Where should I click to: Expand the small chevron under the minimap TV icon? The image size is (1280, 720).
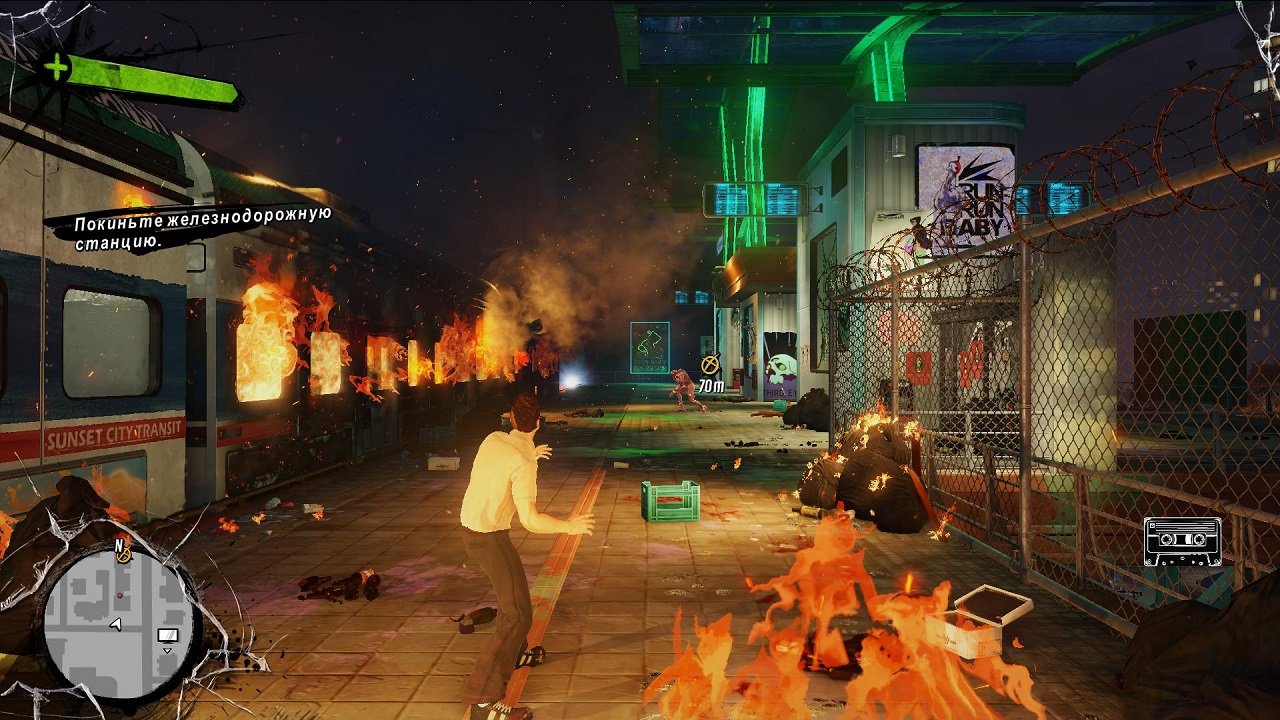pyautogui.click(x=167, y=651)
